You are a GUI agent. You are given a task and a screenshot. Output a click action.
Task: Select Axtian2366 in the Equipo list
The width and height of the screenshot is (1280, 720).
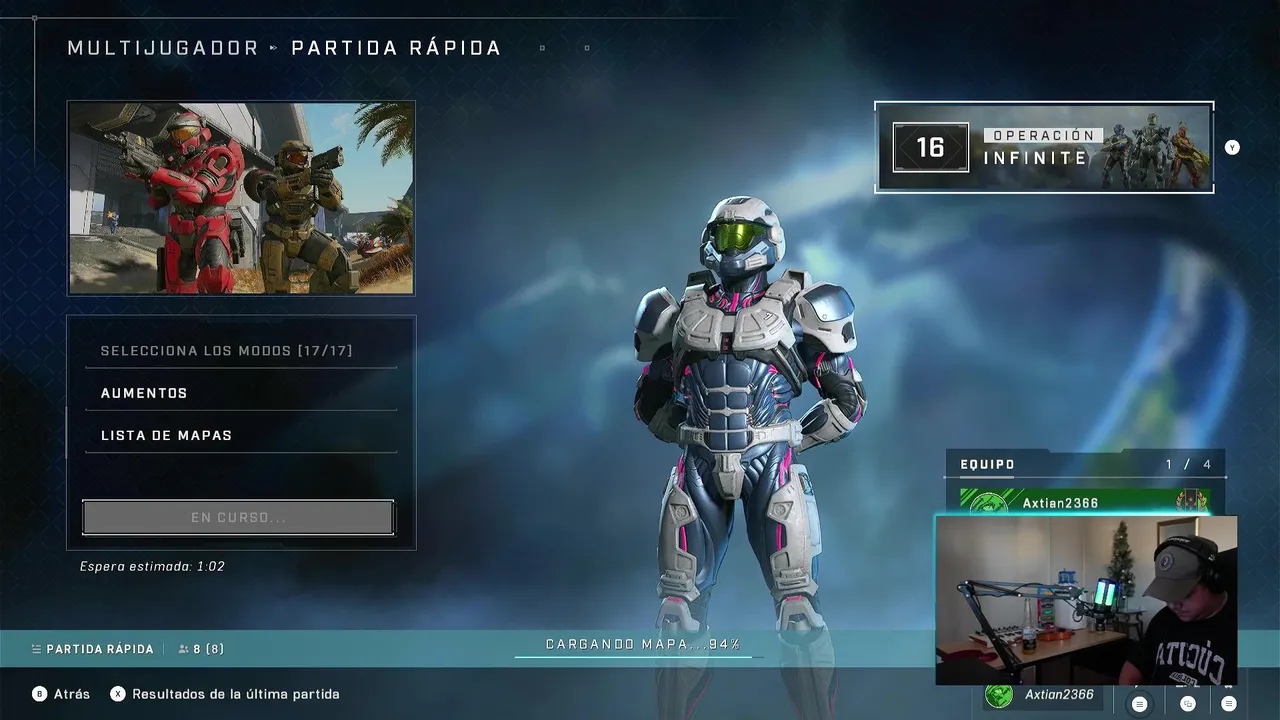(x=1084, y=502)
